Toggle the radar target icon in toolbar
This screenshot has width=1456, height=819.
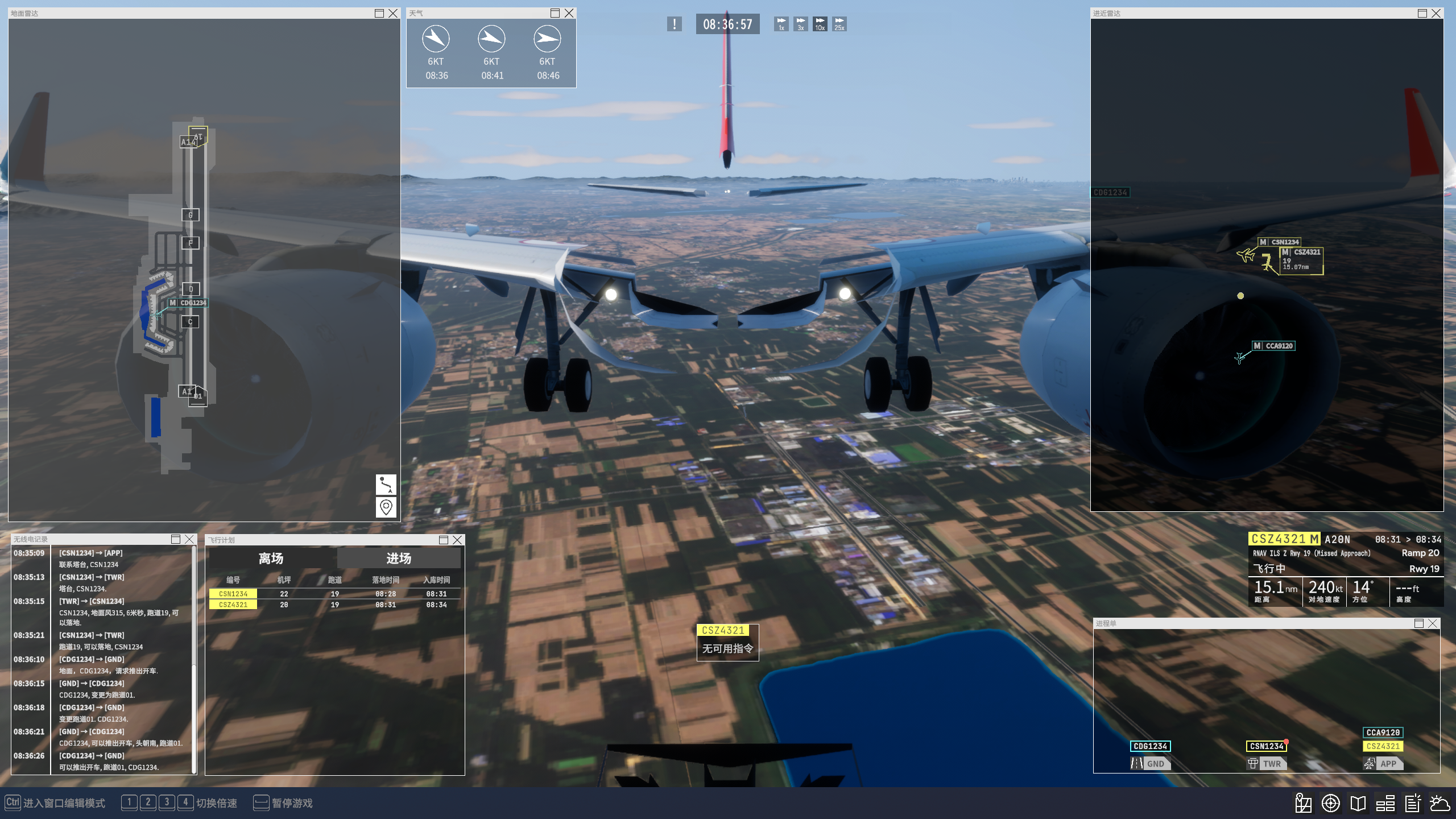tap(1330, 803)
